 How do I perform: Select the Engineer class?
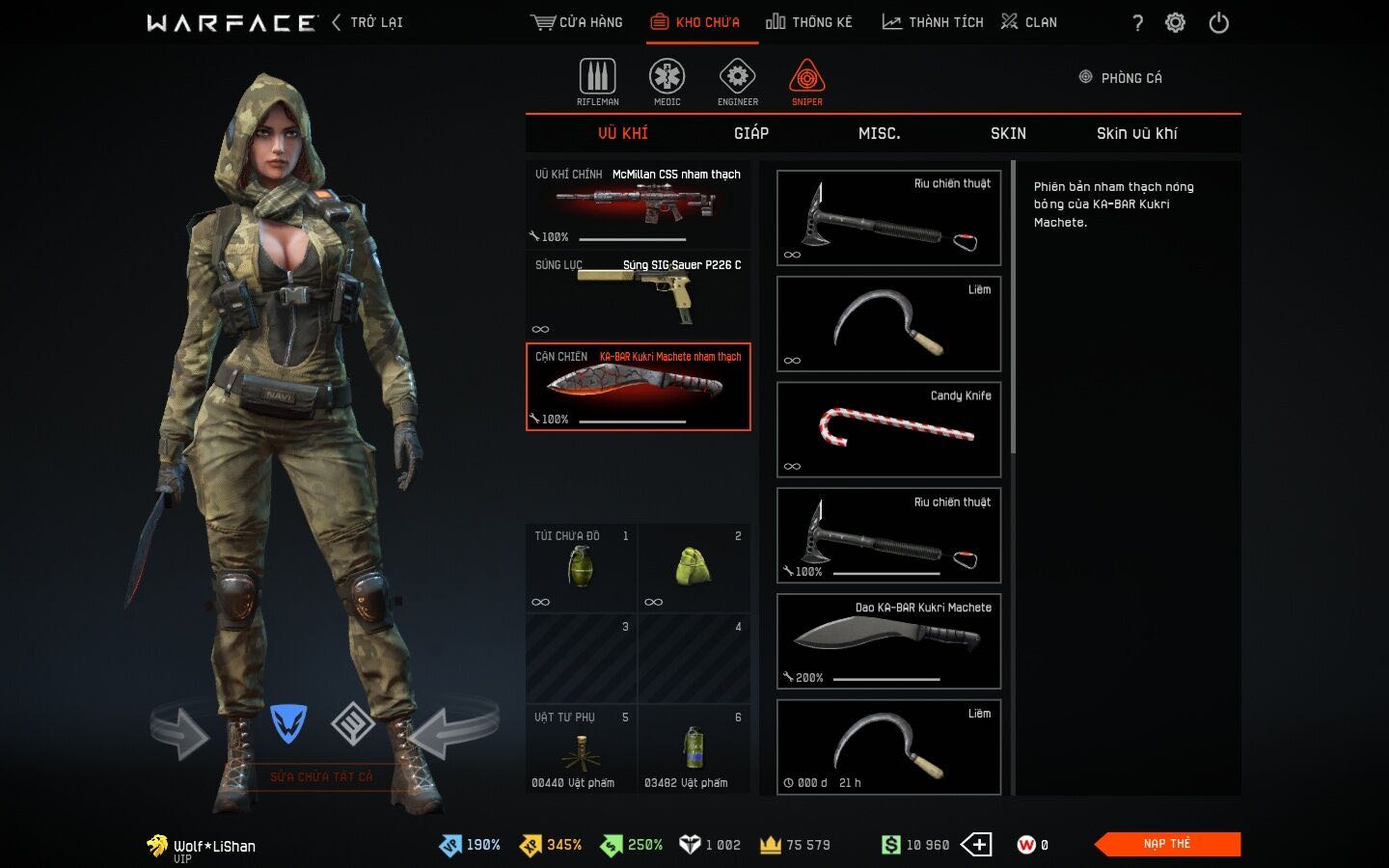coord(738,82)
